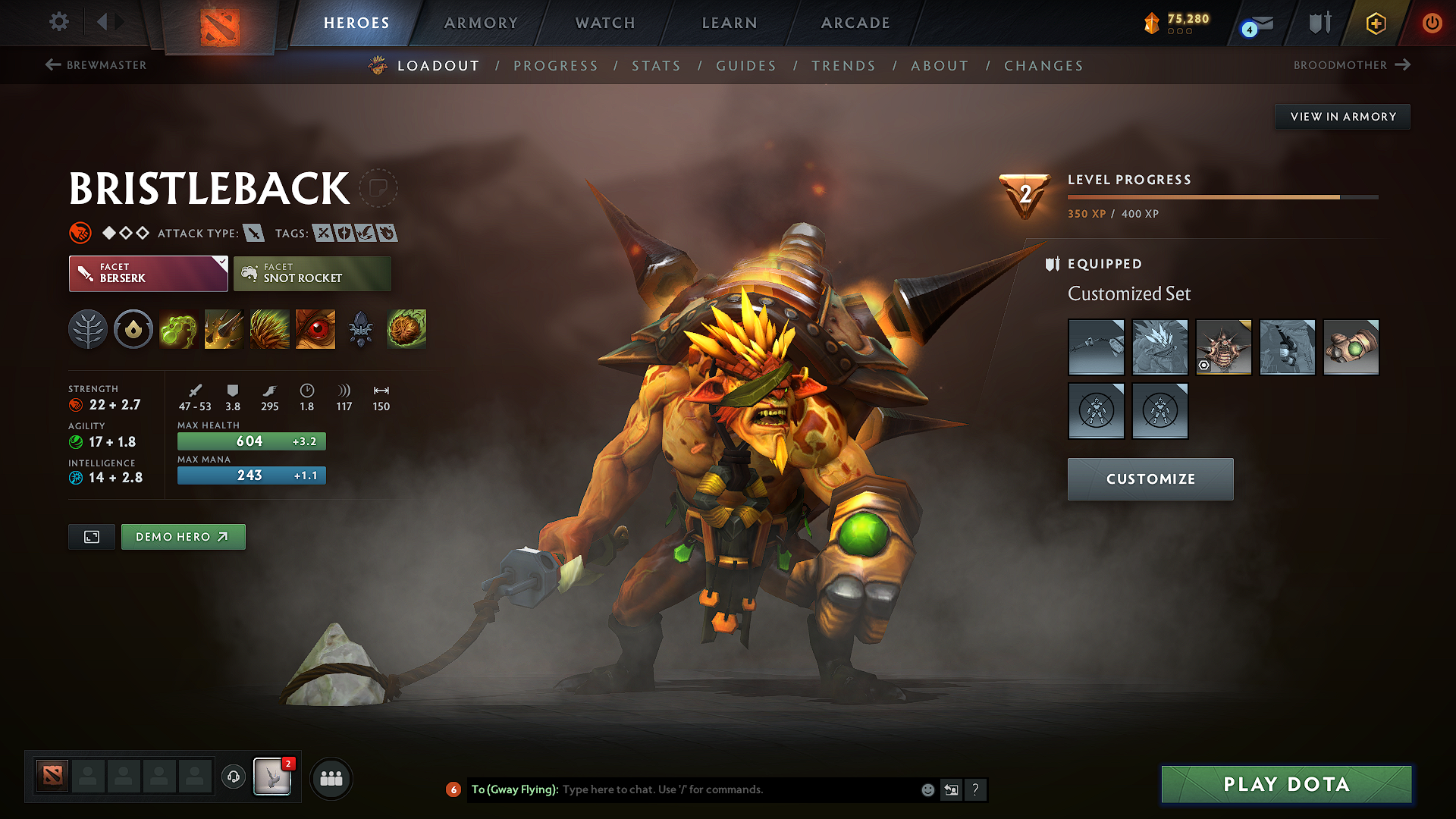Open the talent tree icon
Screen dimensions: 1456x819
(88, 329)
